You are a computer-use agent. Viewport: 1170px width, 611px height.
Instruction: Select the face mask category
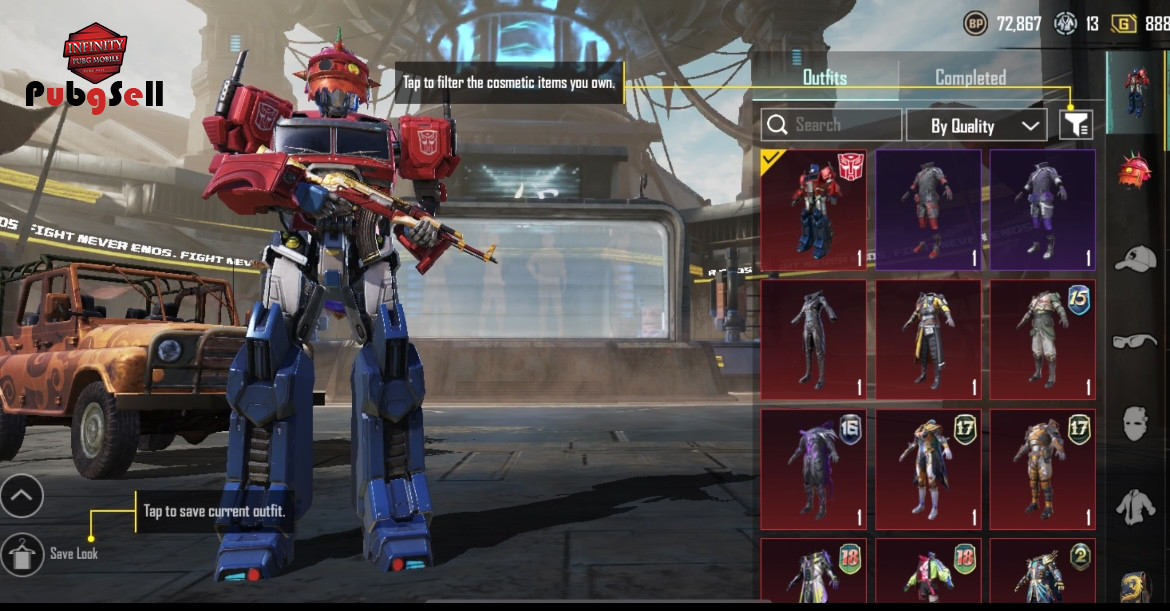click(x=1136, y=424)
